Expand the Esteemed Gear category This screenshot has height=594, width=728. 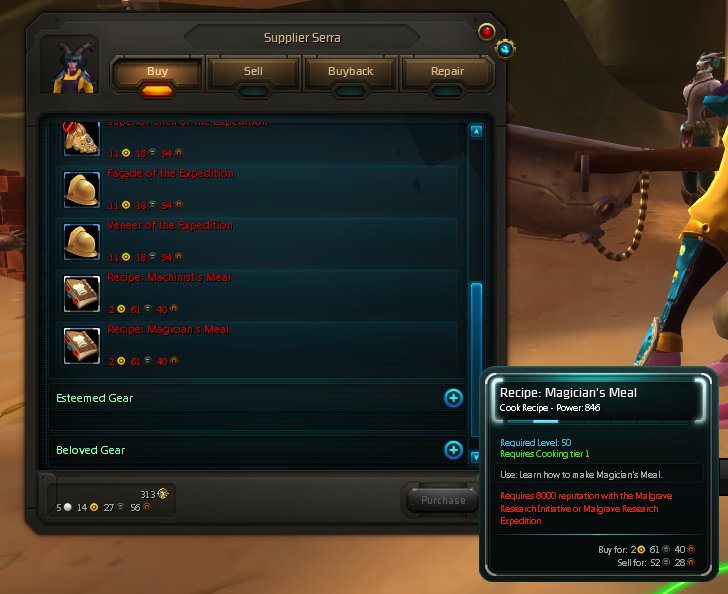click(453, 398)
